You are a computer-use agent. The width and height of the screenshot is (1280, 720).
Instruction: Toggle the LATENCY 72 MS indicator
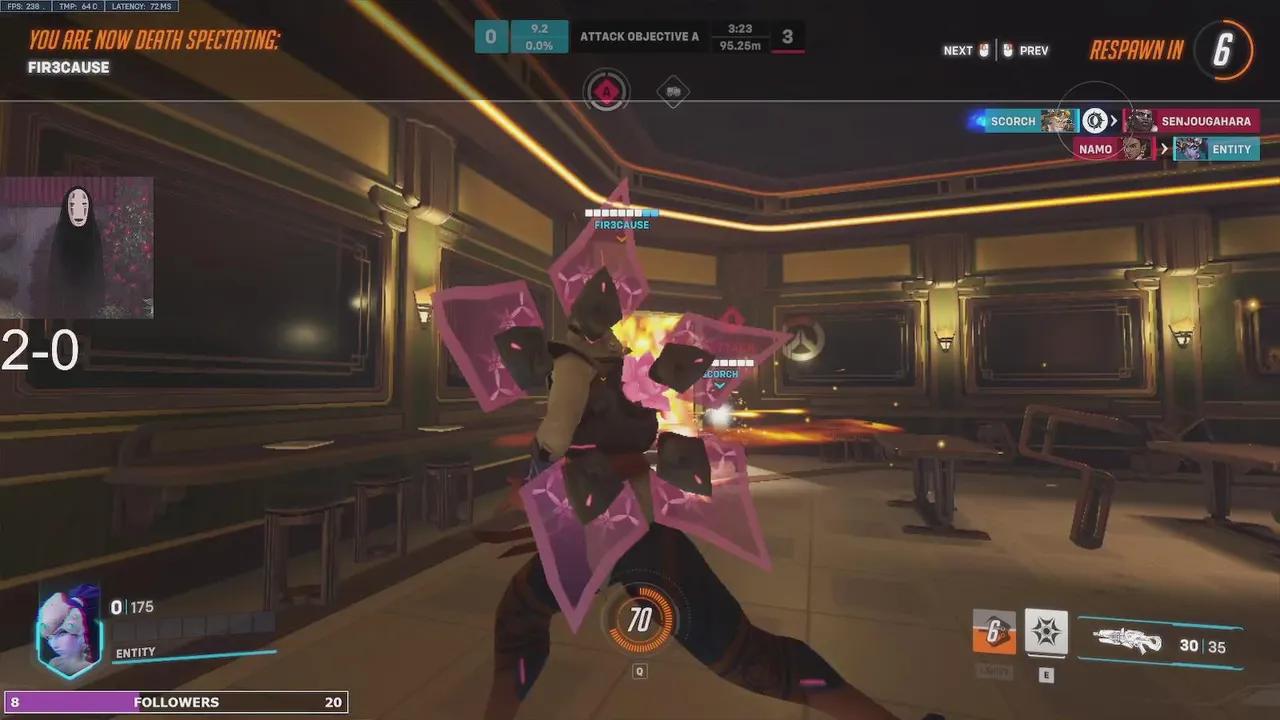point(140,5)
